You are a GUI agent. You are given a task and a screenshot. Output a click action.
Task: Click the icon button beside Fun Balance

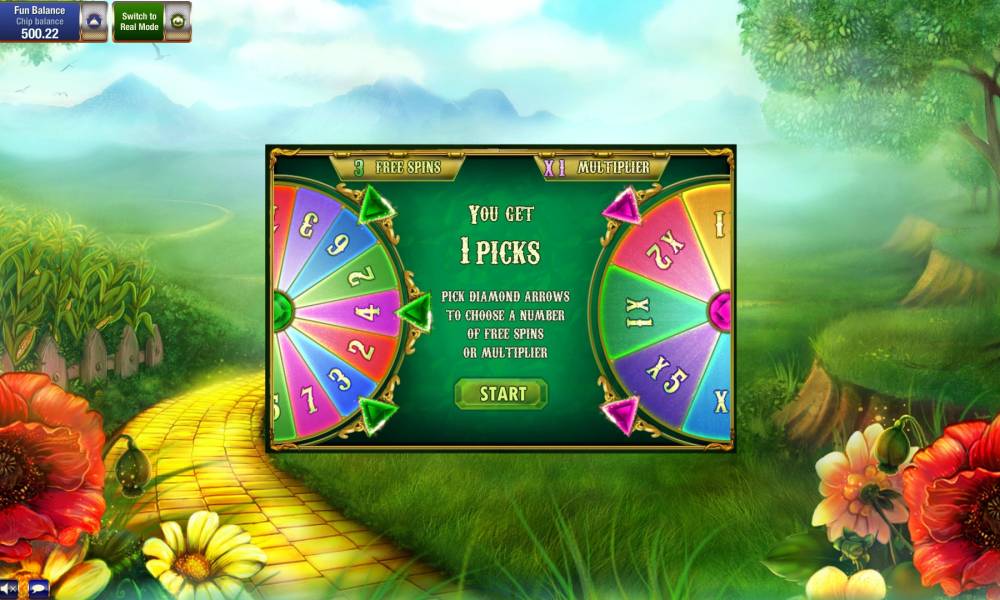coord(94,21)
